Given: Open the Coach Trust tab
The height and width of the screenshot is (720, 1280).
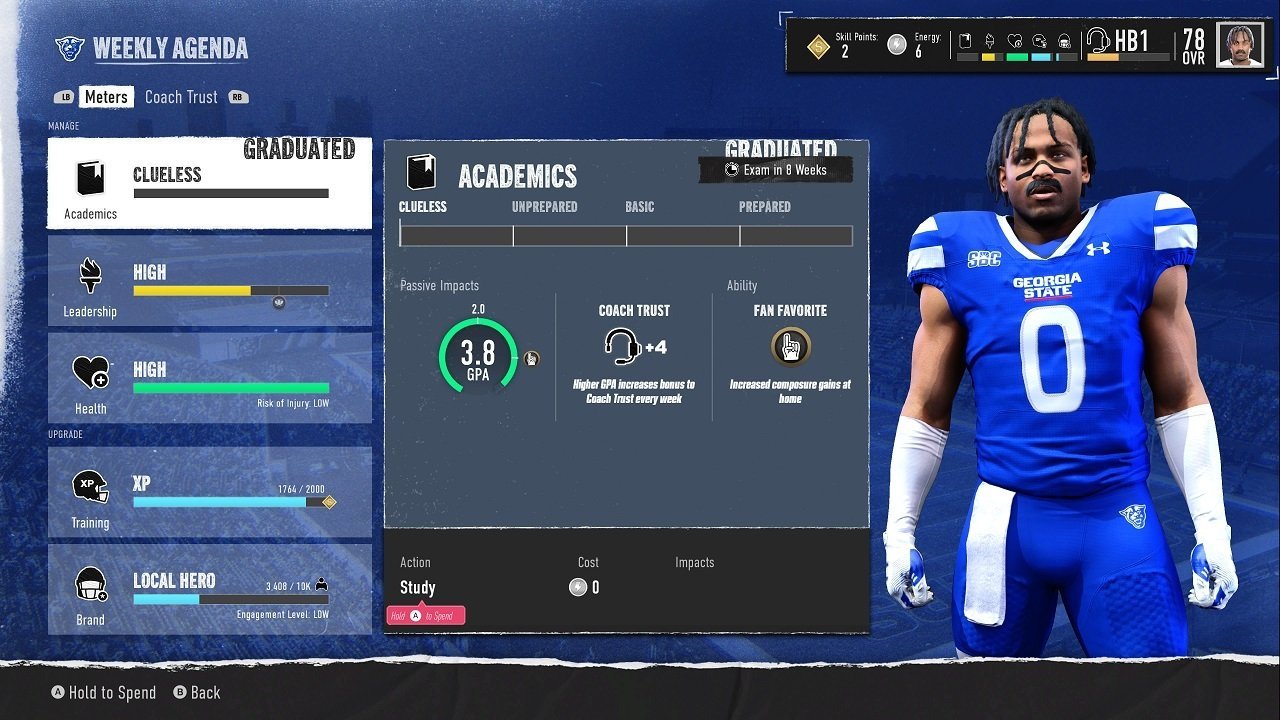Looking at the screenshot, I should (x=181, y=97).
